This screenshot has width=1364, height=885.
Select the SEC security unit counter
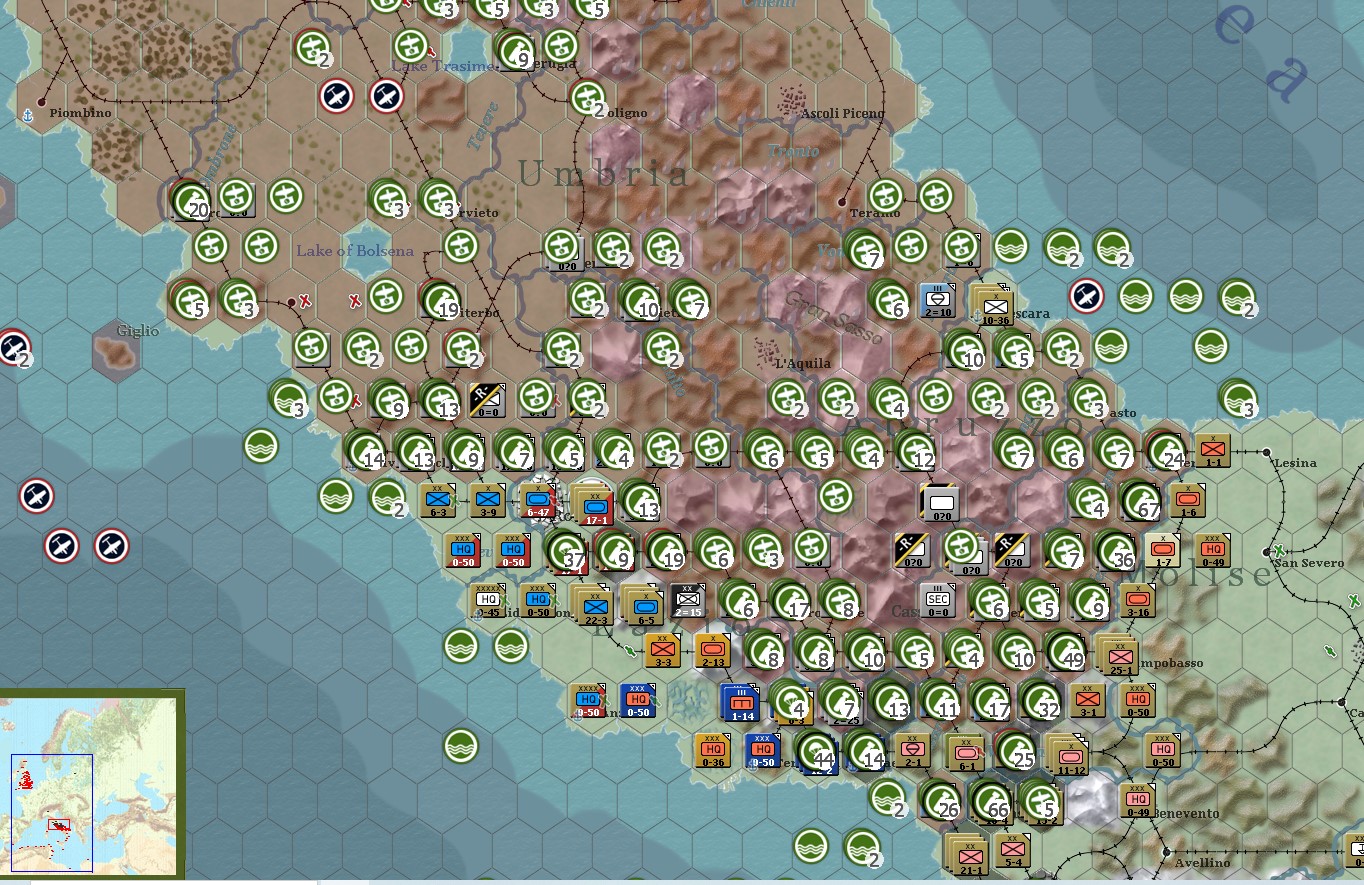point(938,600)
